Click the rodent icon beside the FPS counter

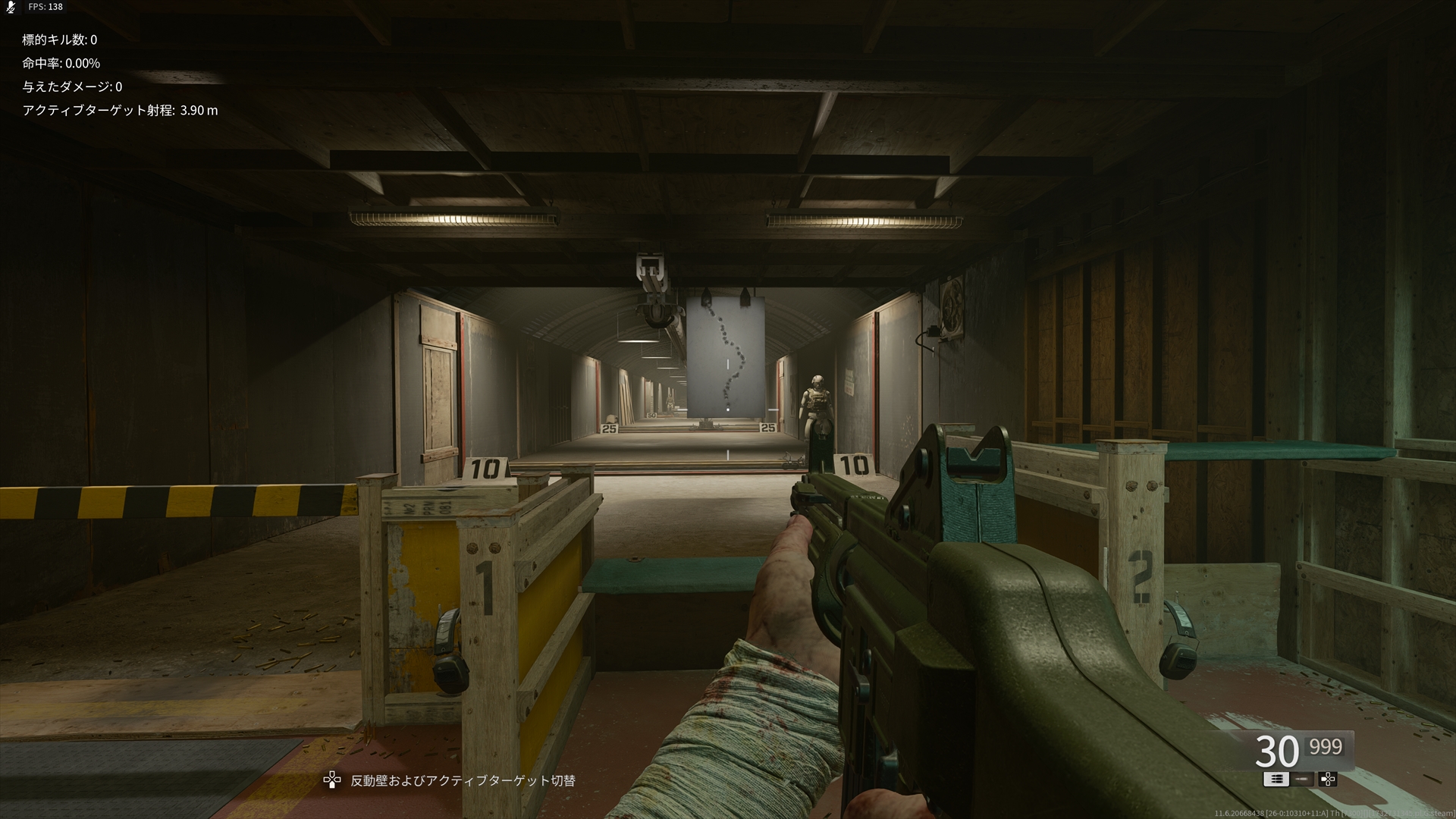pyautogui.click(x=11, y=7)
